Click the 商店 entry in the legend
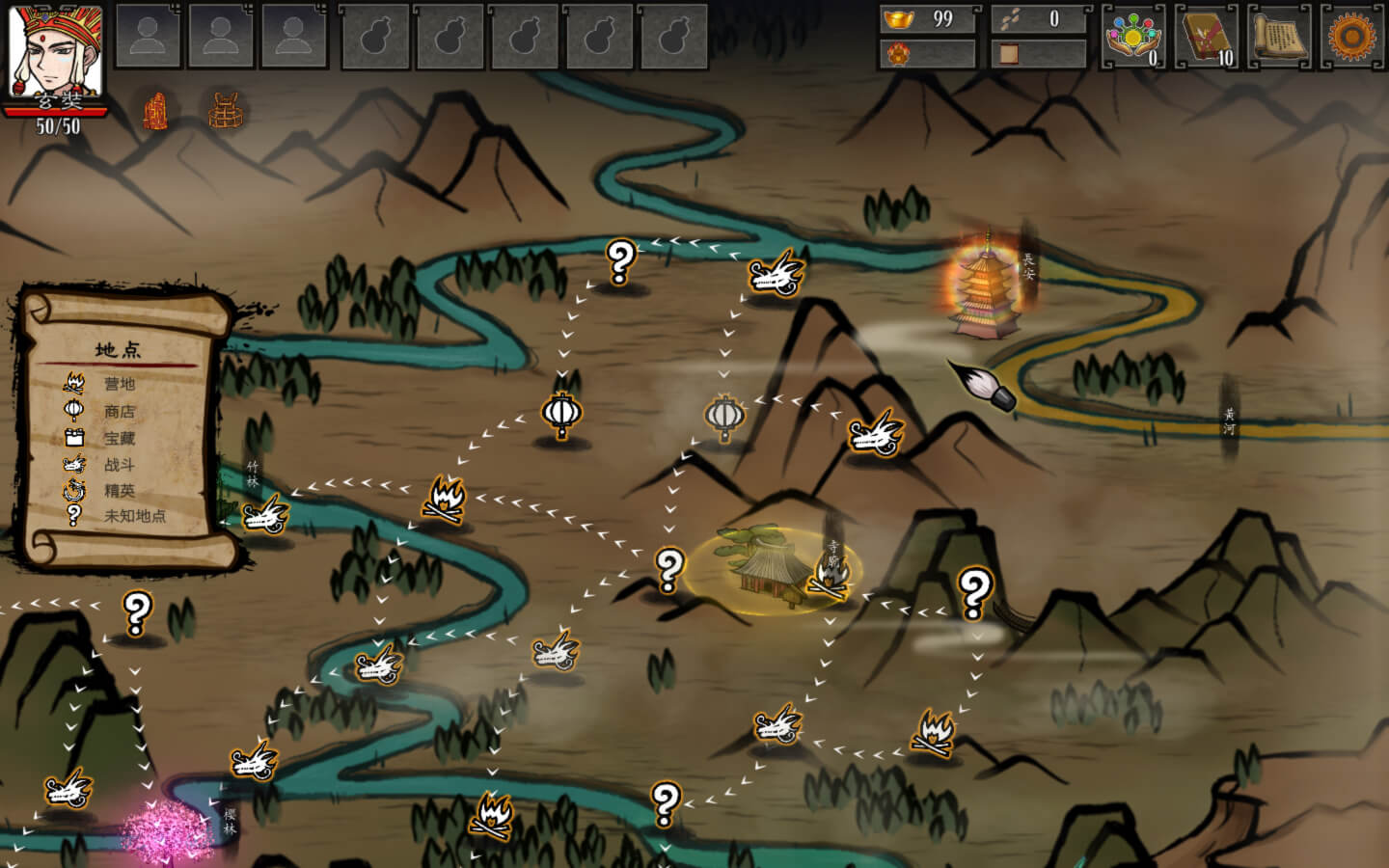The height and width of the screenshot is (868, 1389). tap(119, 412)
